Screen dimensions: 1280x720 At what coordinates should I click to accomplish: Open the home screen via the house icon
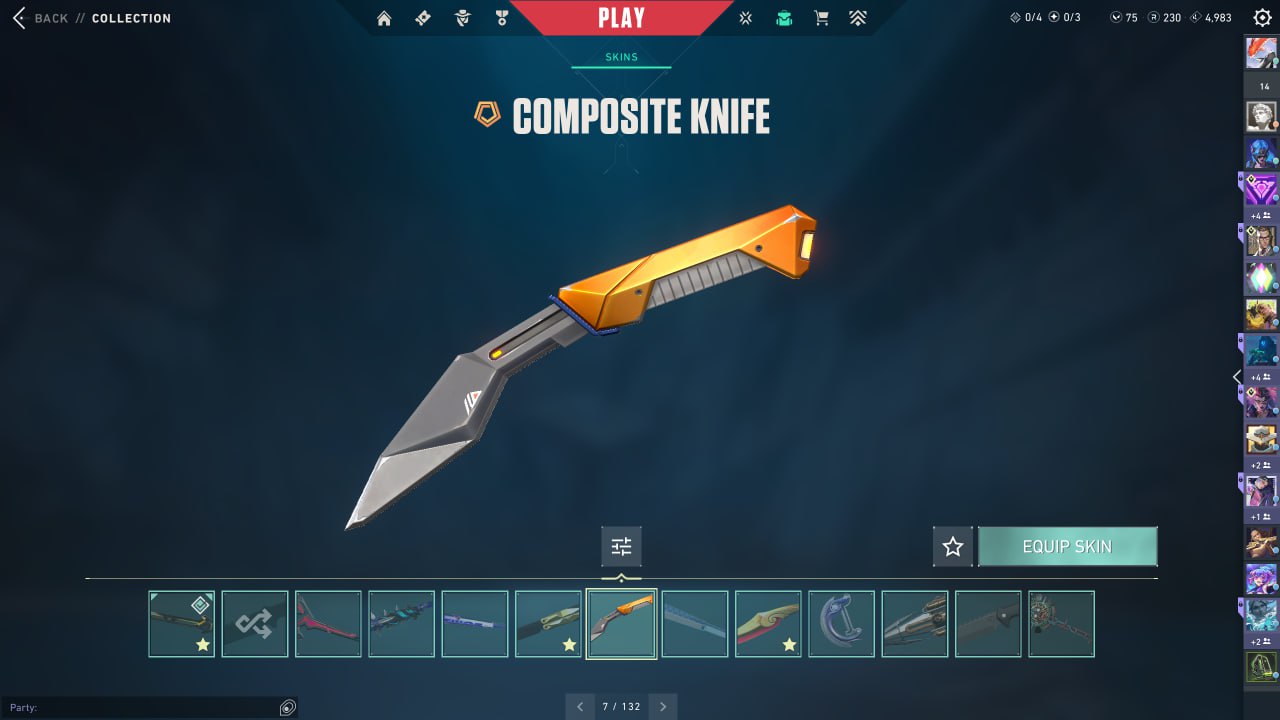click(384, 18)
